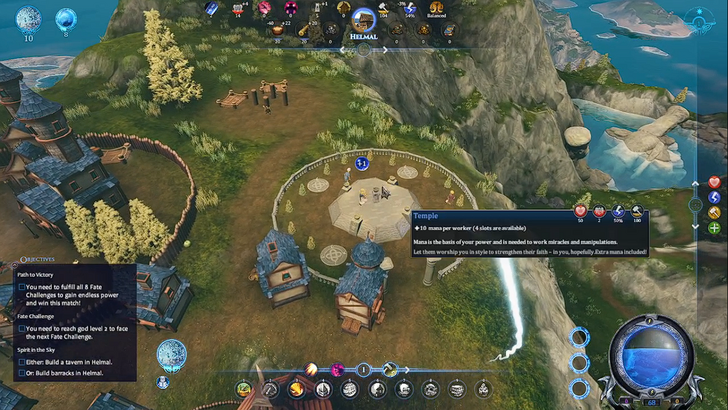Click the red heart icon on right edge
The width and height of the screenshot is (728, 410).
pos(714,182)
